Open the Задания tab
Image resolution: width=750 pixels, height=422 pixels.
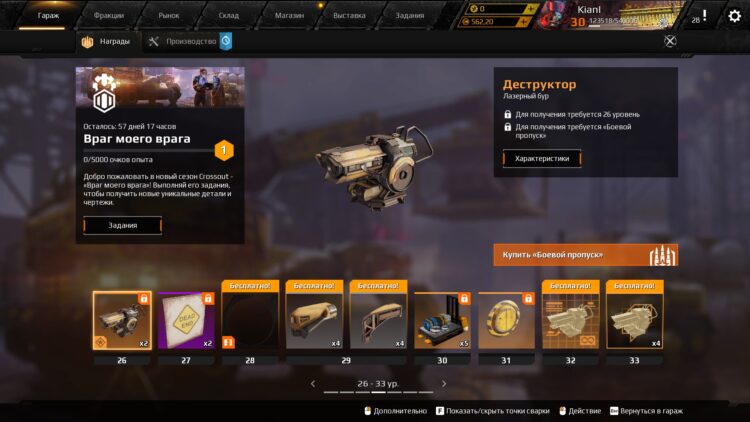point(409,15)
